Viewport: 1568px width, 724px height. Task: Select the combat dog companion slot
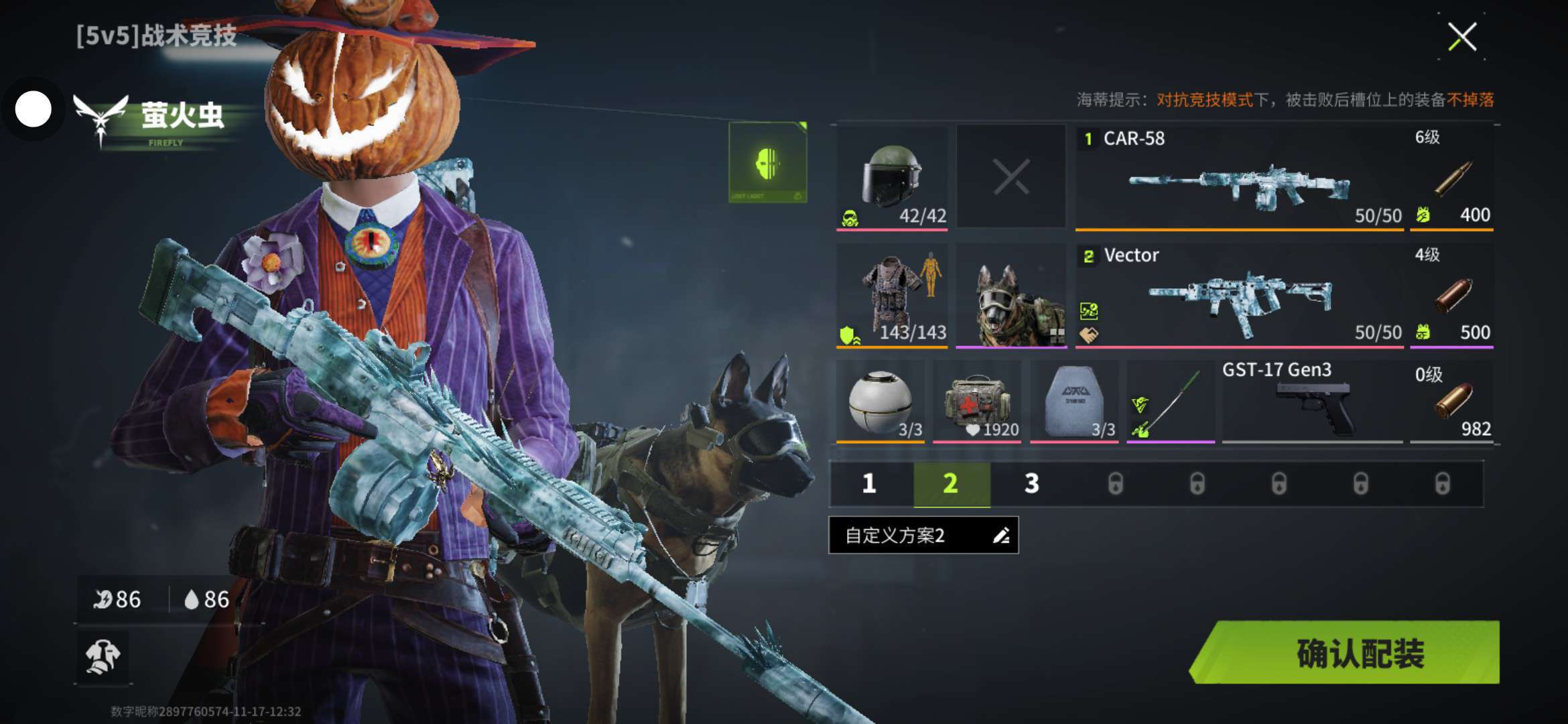pyautogui.click(x=1011, y=296)
